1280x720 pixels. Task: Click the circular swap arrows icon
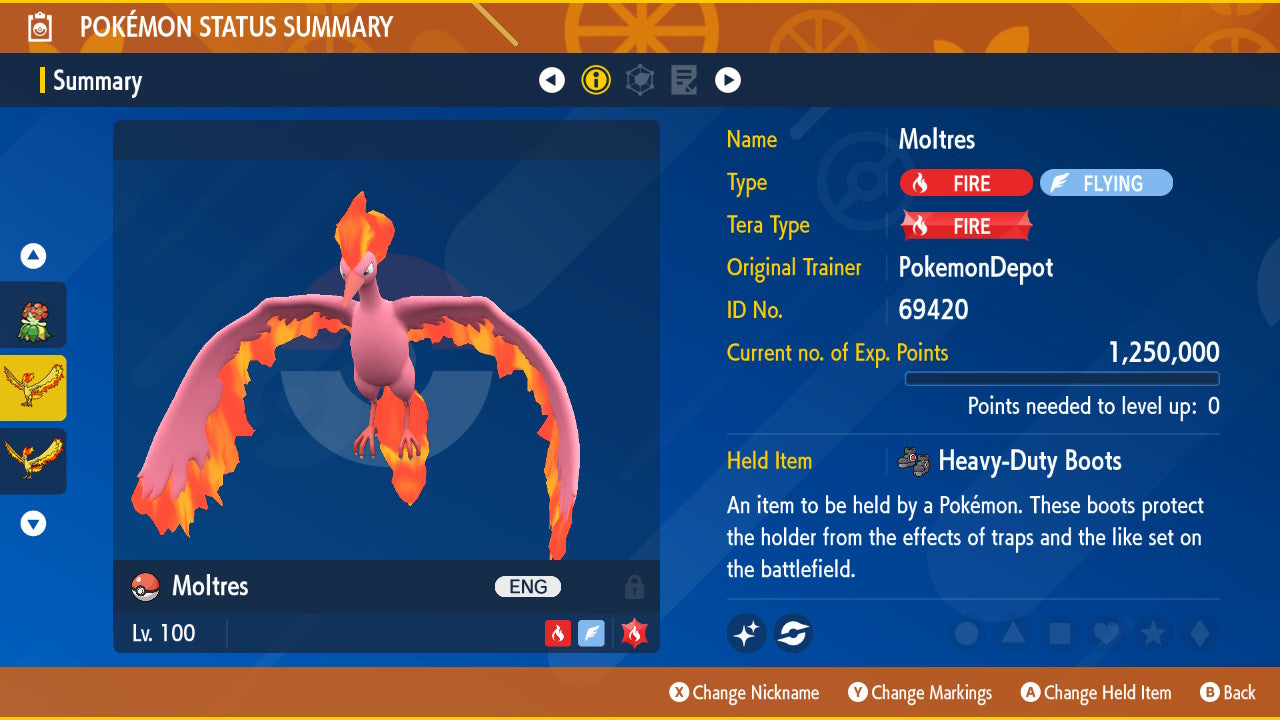(x=793, y=633)
